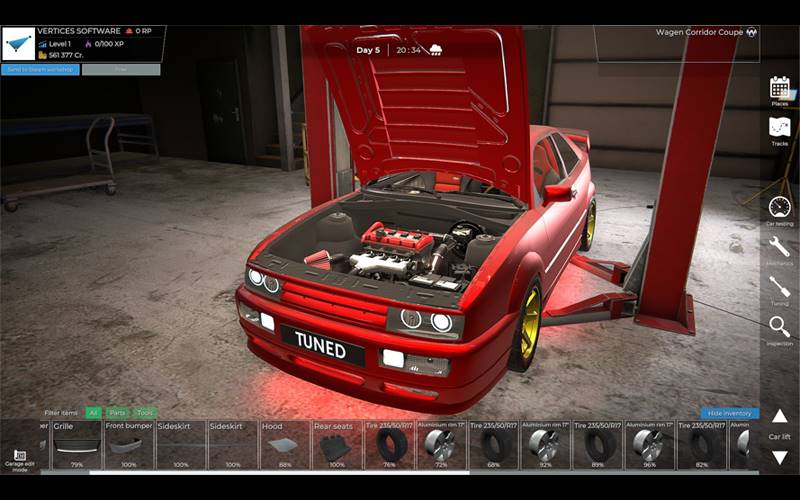The width and height of the screenshot is (800, 500).
Task: Filter inventory by Tools
Action: [145, 412]
